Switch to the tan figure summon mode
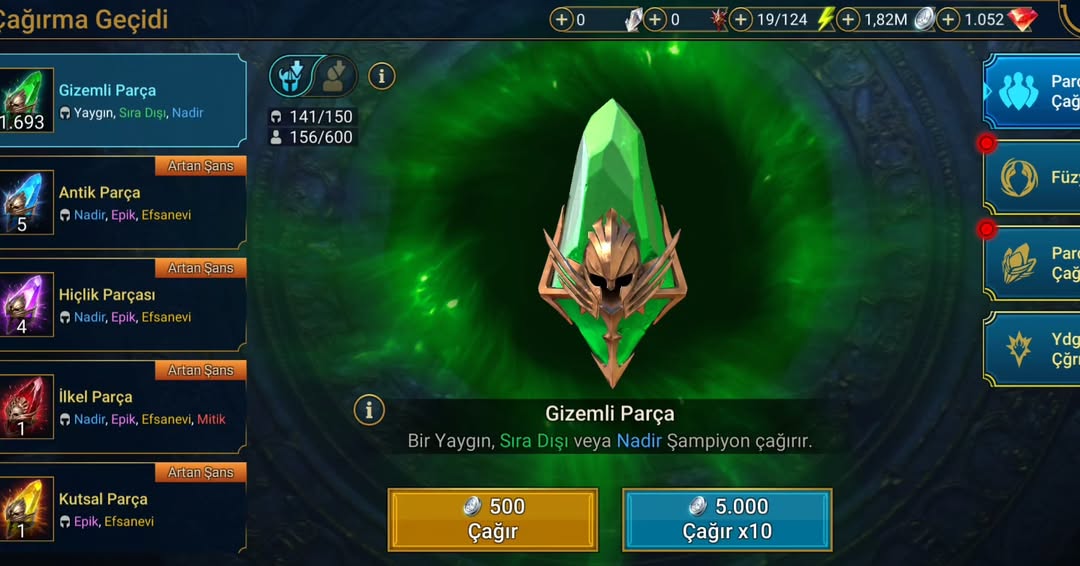This screenshot has height=566, width=1080. pyautogui.click(x=335, y=76)
